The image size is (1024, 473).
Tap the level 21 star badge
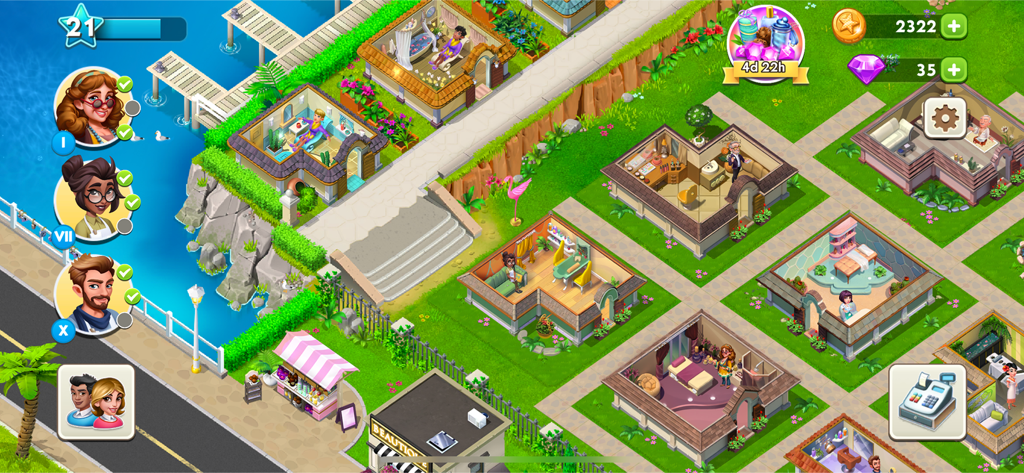click(79, 27)
